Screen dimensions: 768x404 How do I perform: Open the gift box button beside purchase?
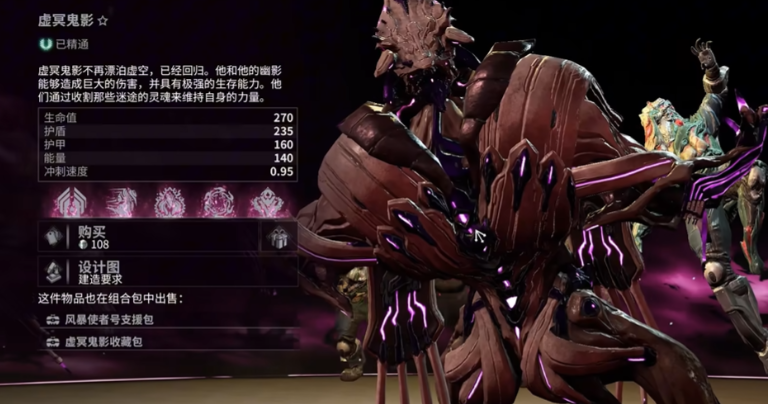(278, 237)
